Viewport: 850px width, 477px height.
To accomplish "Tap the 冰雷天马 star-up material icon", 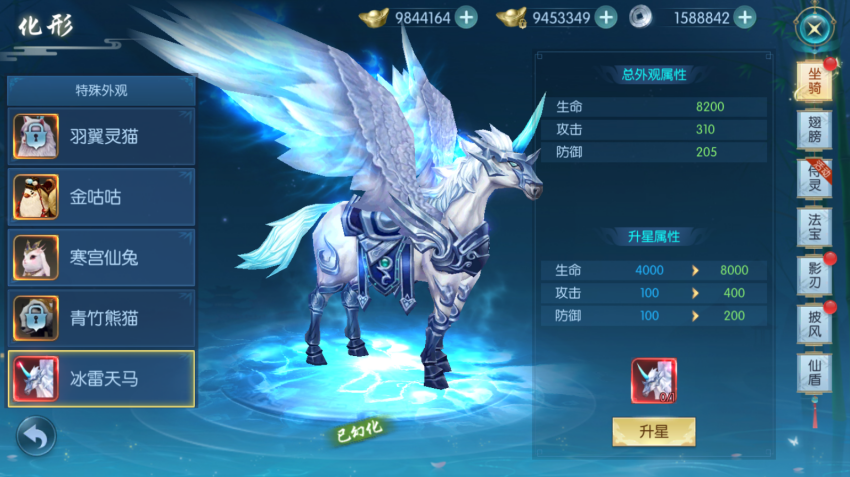I will [x=653, y=381].
